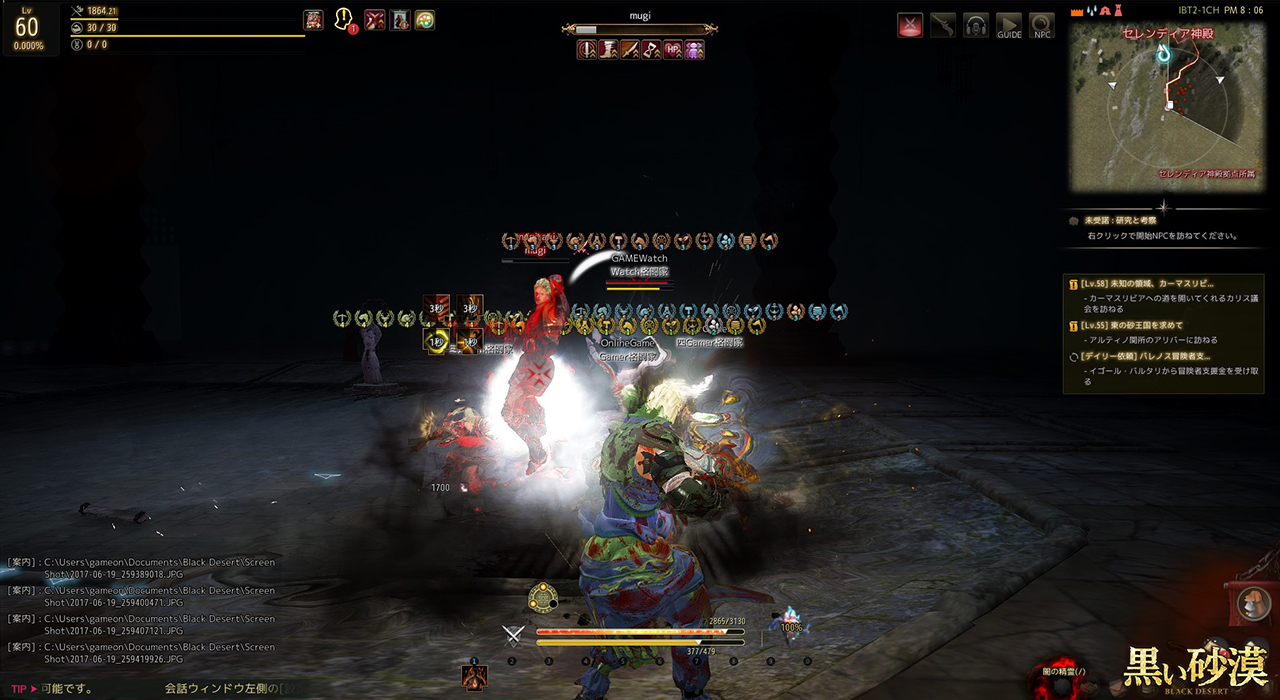
Task: Click mugi's HP buff icon
Action: (x=673, y=49)
